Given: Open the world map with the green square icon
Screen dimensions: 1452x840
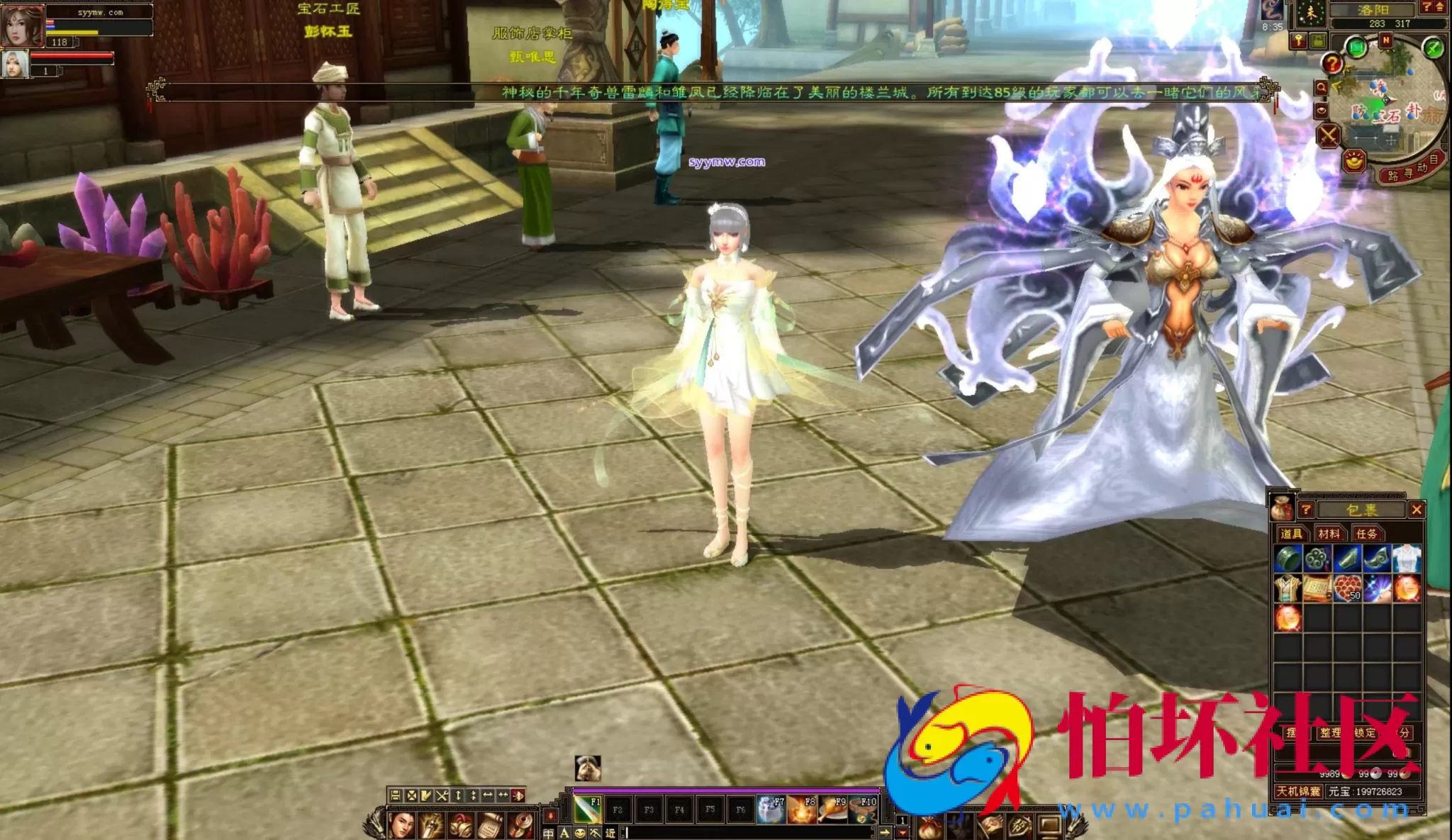Looking at the screenshot, I should click(1357, 46).
